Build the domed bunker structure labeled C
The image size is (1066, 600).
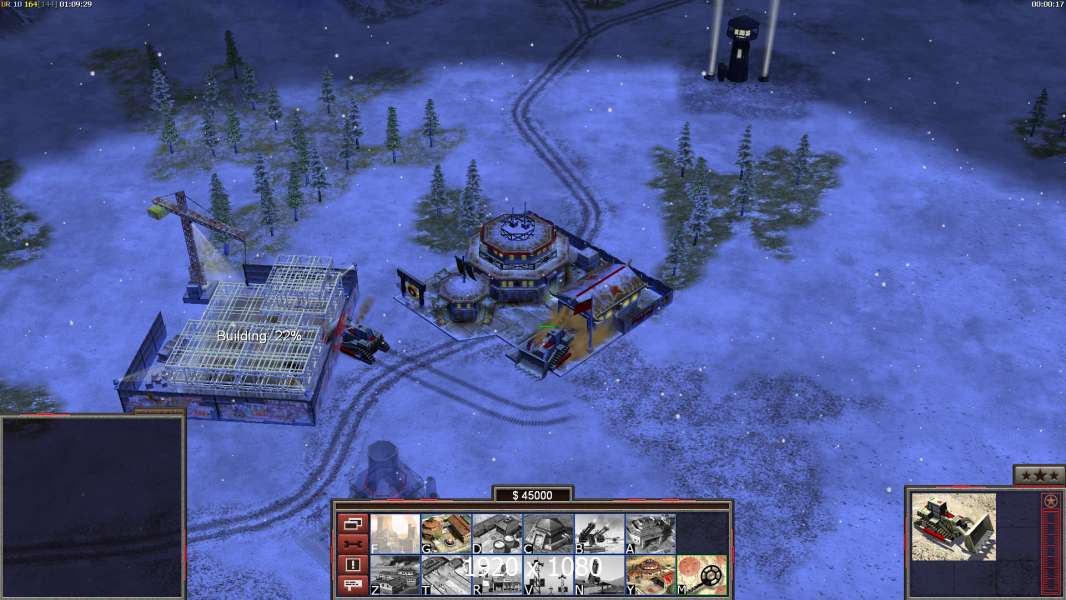pyautogui.click(x=548, y=534)
